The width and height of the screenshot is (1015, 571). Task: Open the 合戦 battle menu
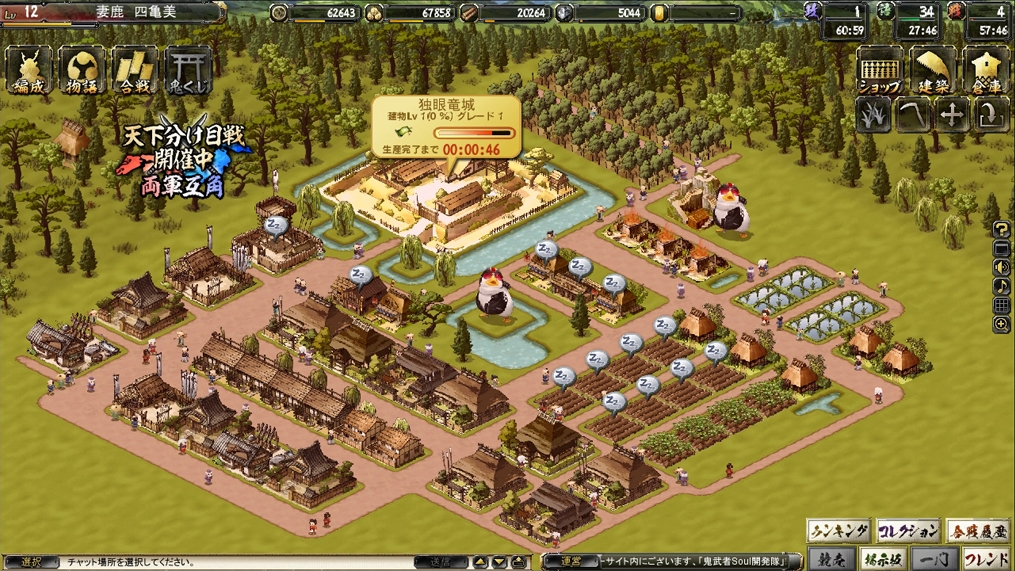click(135, 70)
